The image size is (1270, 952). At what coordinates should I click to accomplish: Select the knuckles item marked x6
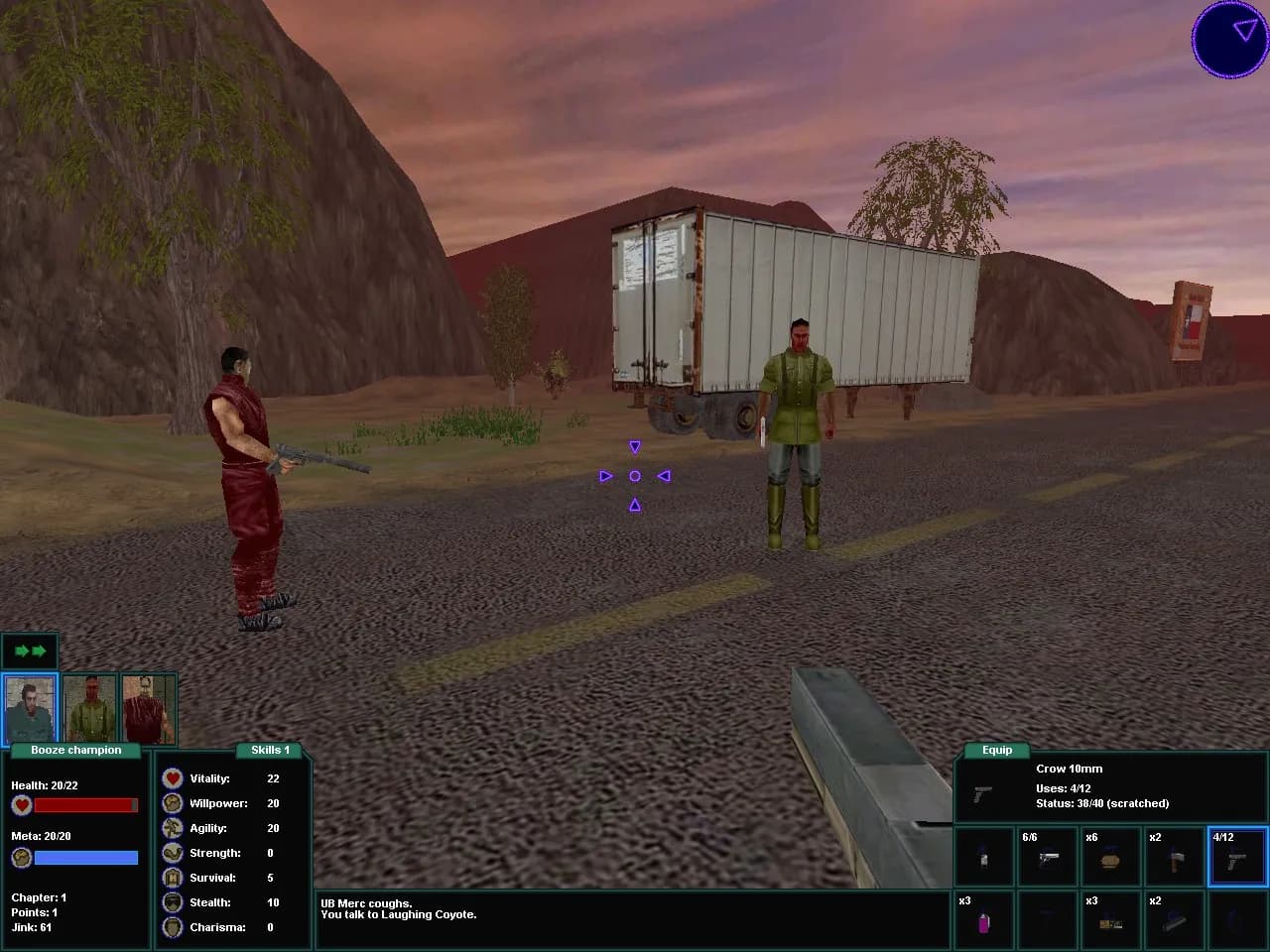(1110, 856)
